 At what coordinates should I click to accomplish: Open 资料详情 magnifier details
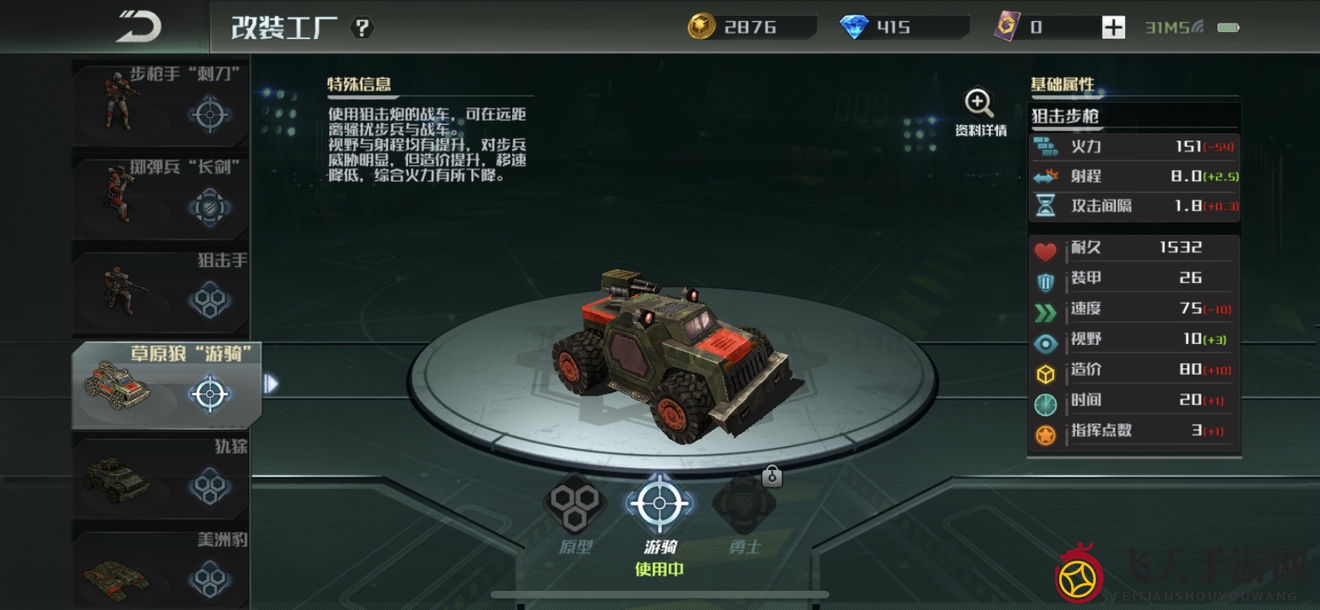(x=979, y=111)
